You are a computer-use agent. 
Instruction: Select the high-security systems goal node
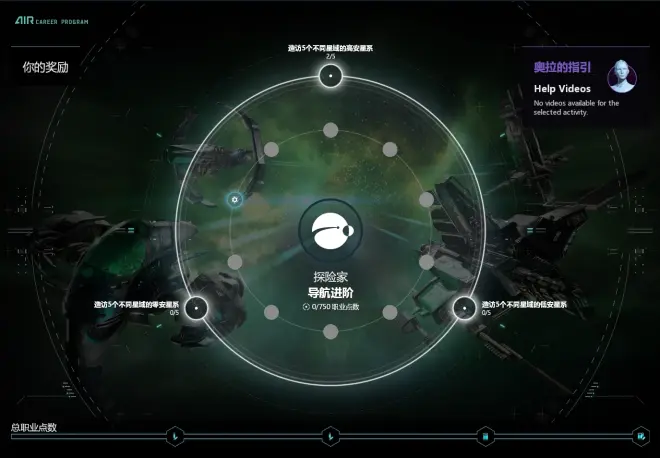(x=329, y=75)
